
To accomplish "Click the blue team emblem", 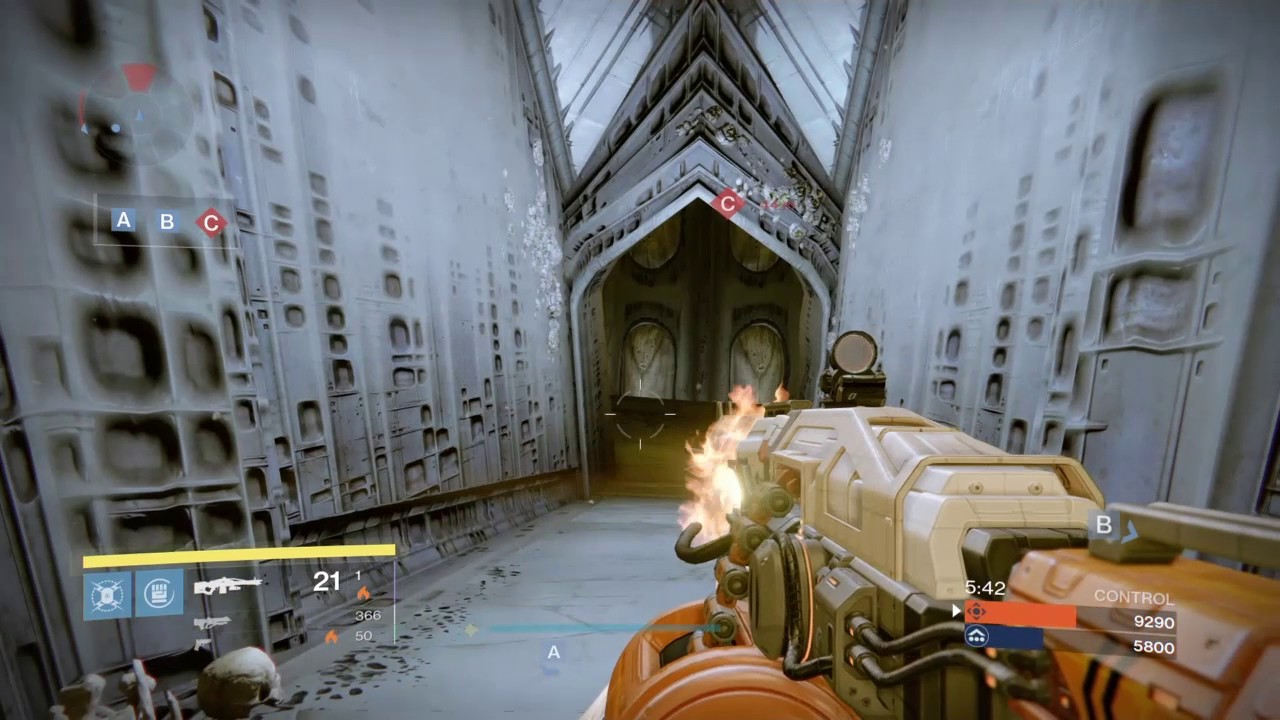I will 977,637.
